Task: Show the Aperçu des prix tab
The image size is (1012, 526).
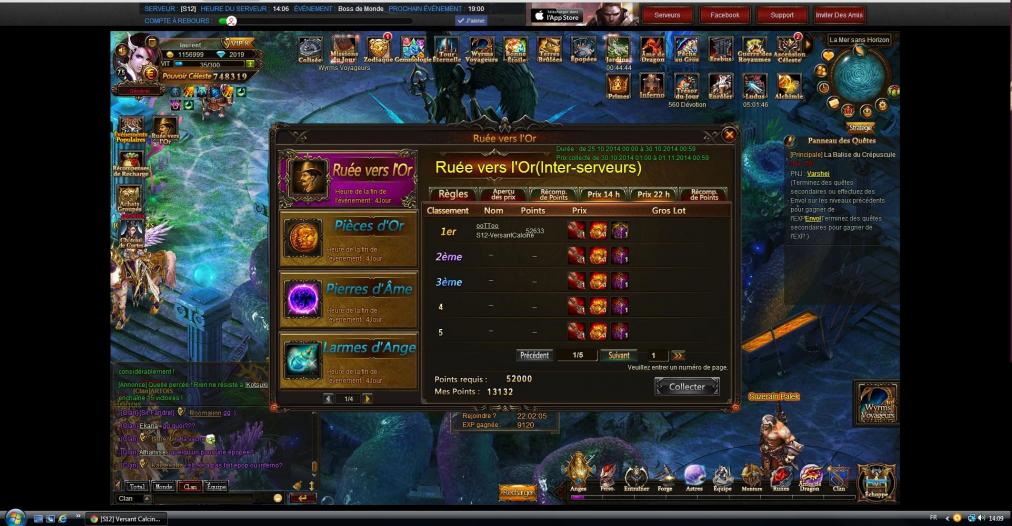Action: (x=503, y=194)
